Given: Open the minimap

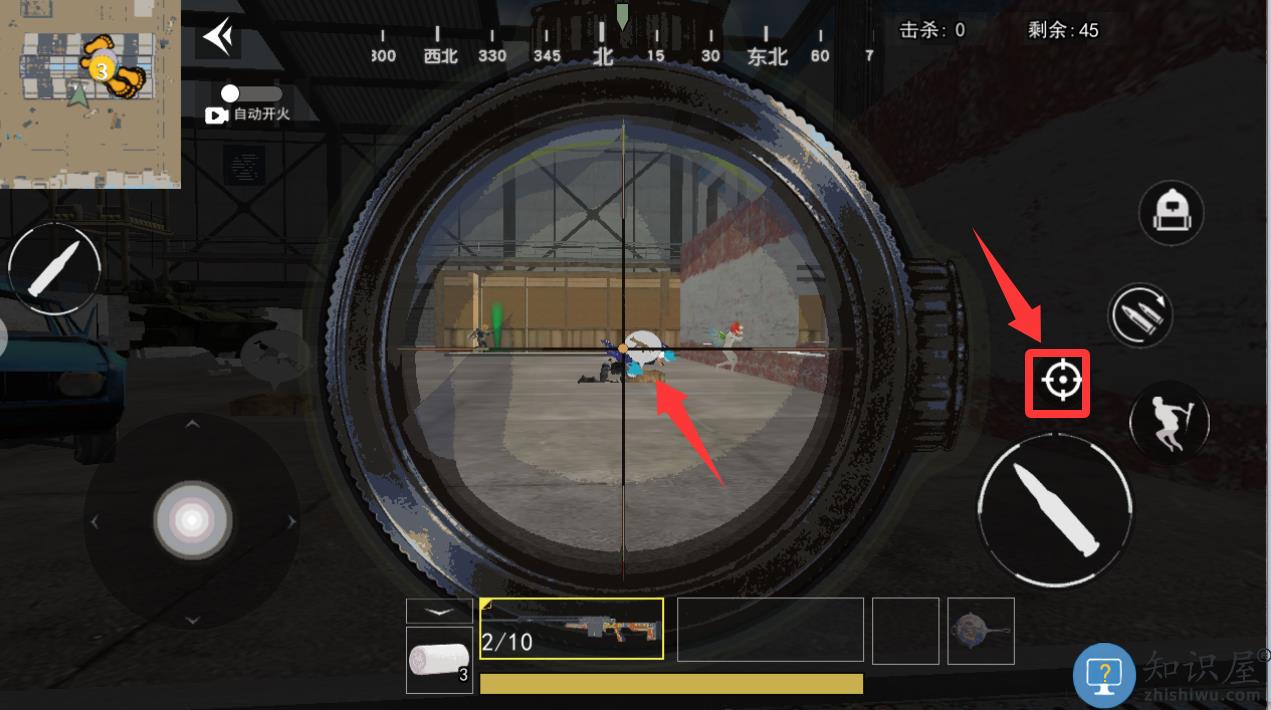Looking at the screenshot, I should [90, 93].
